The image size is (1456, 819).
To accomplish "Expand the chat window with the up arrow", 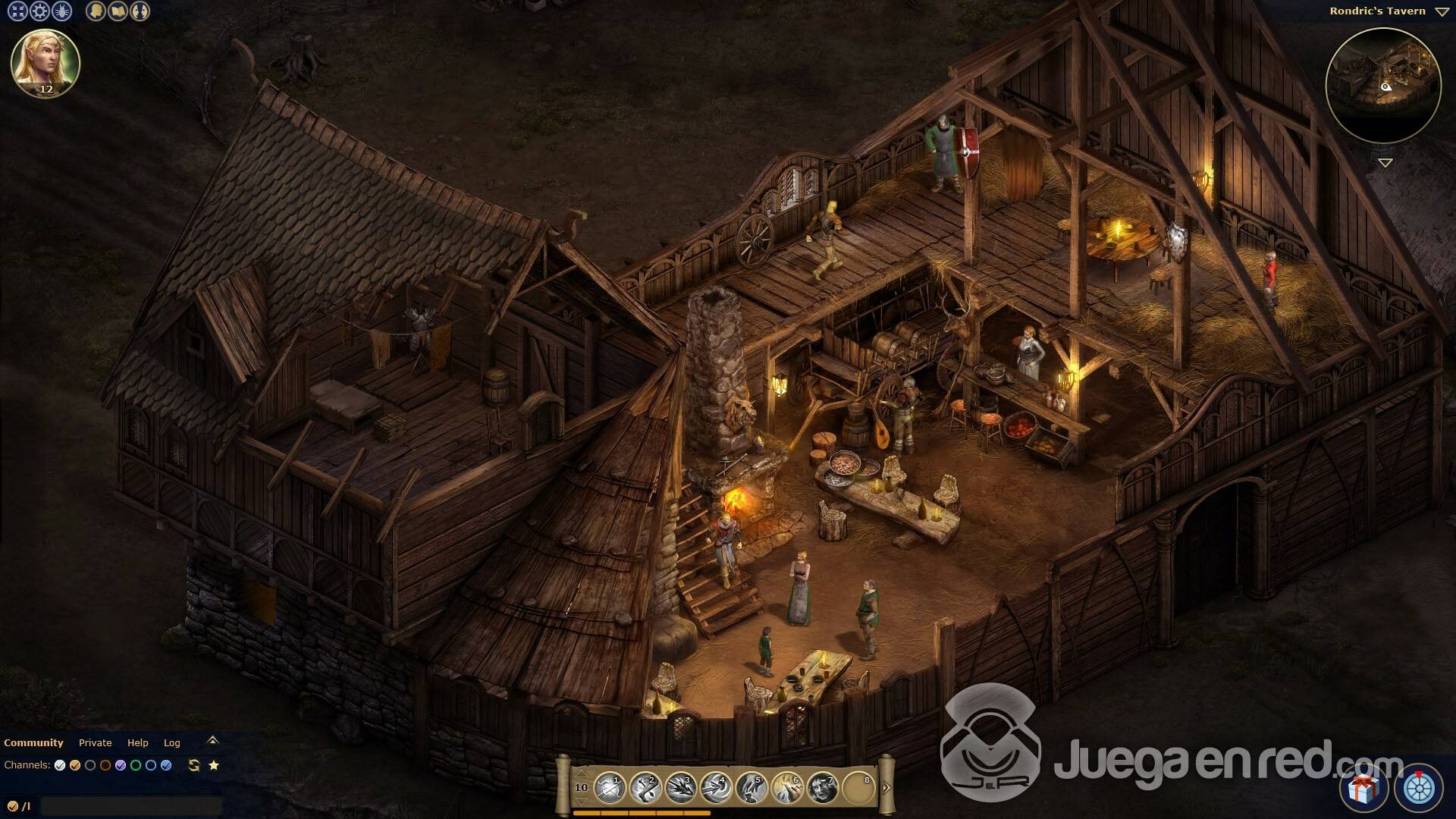I will tap(212, 740).
